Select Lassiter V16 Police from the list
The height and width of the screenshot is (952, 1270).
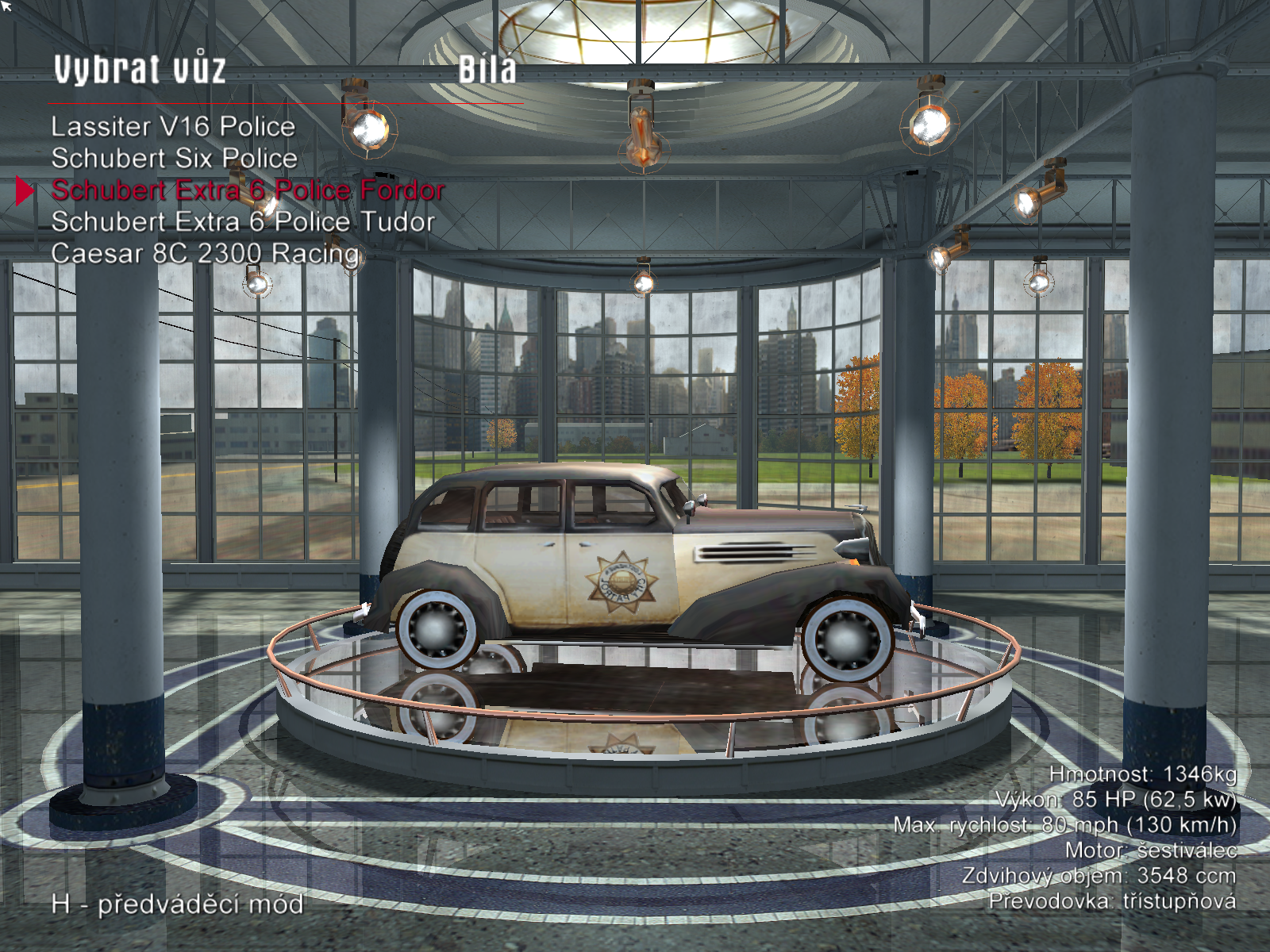[x=173, y=127]
